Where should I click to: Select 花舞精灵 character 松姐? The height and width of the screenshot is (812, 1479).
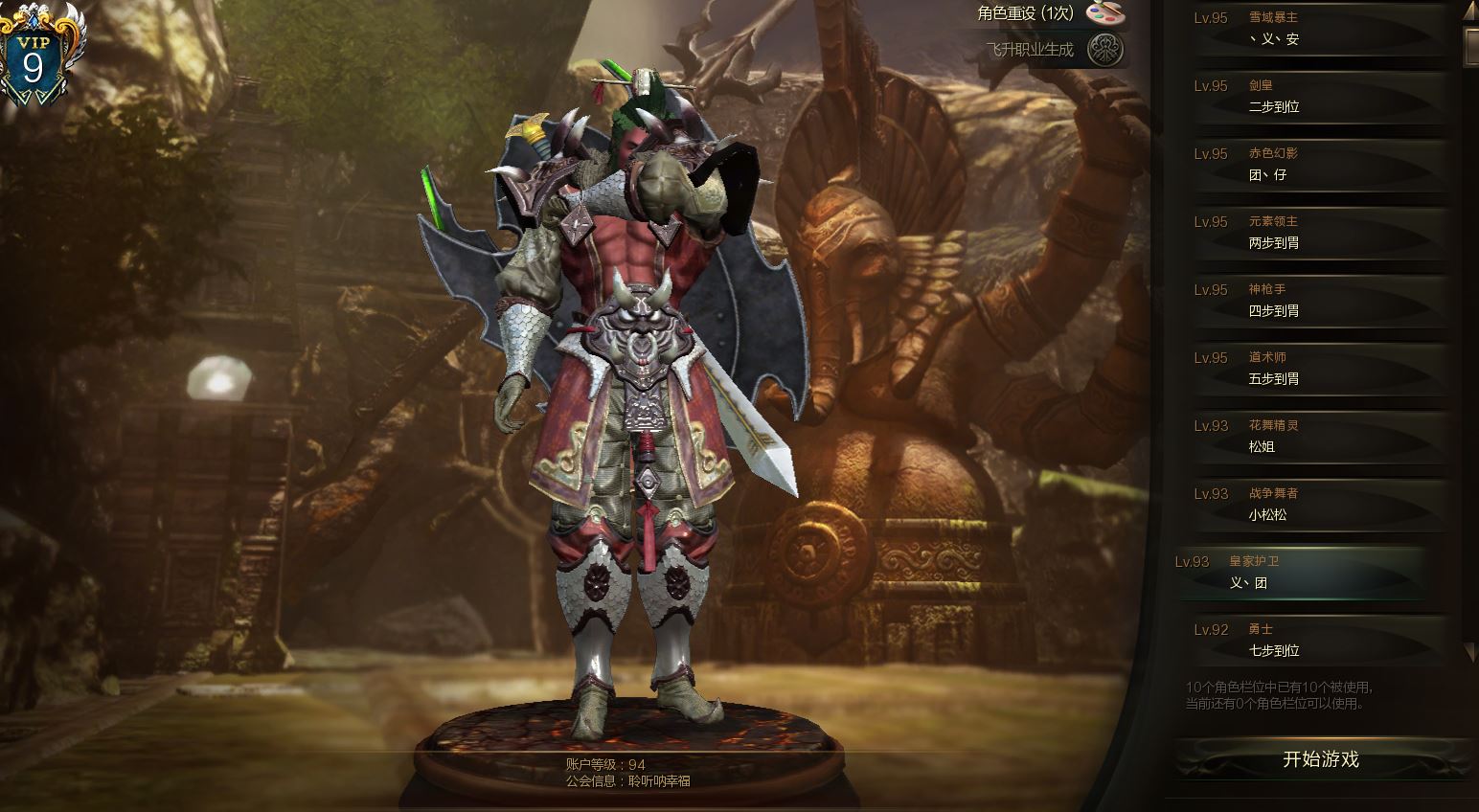(1318, 437)
